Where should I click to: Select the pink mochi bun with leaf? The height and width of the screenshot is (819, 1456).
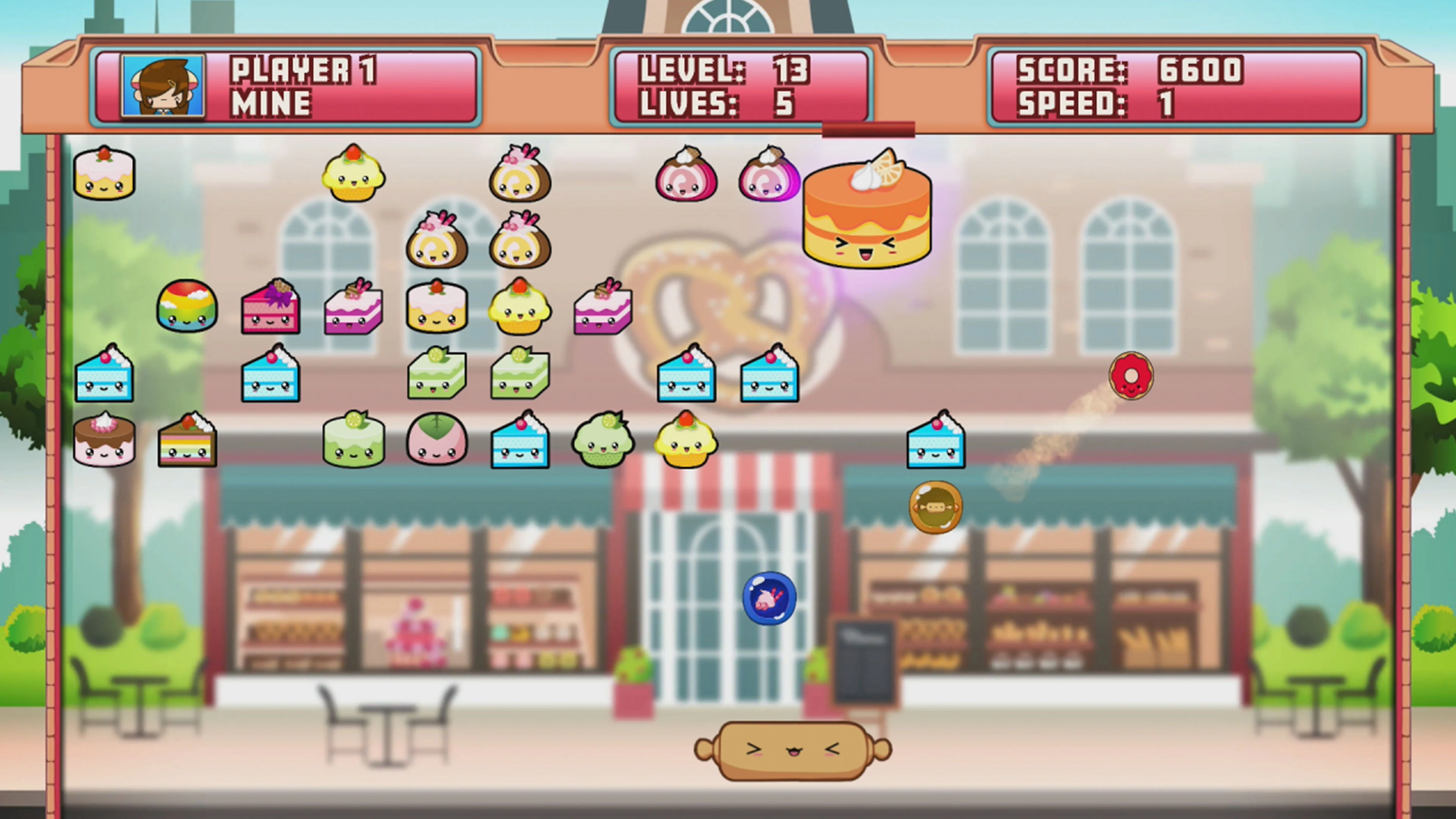pyautogui.click(x=436, y=441)
